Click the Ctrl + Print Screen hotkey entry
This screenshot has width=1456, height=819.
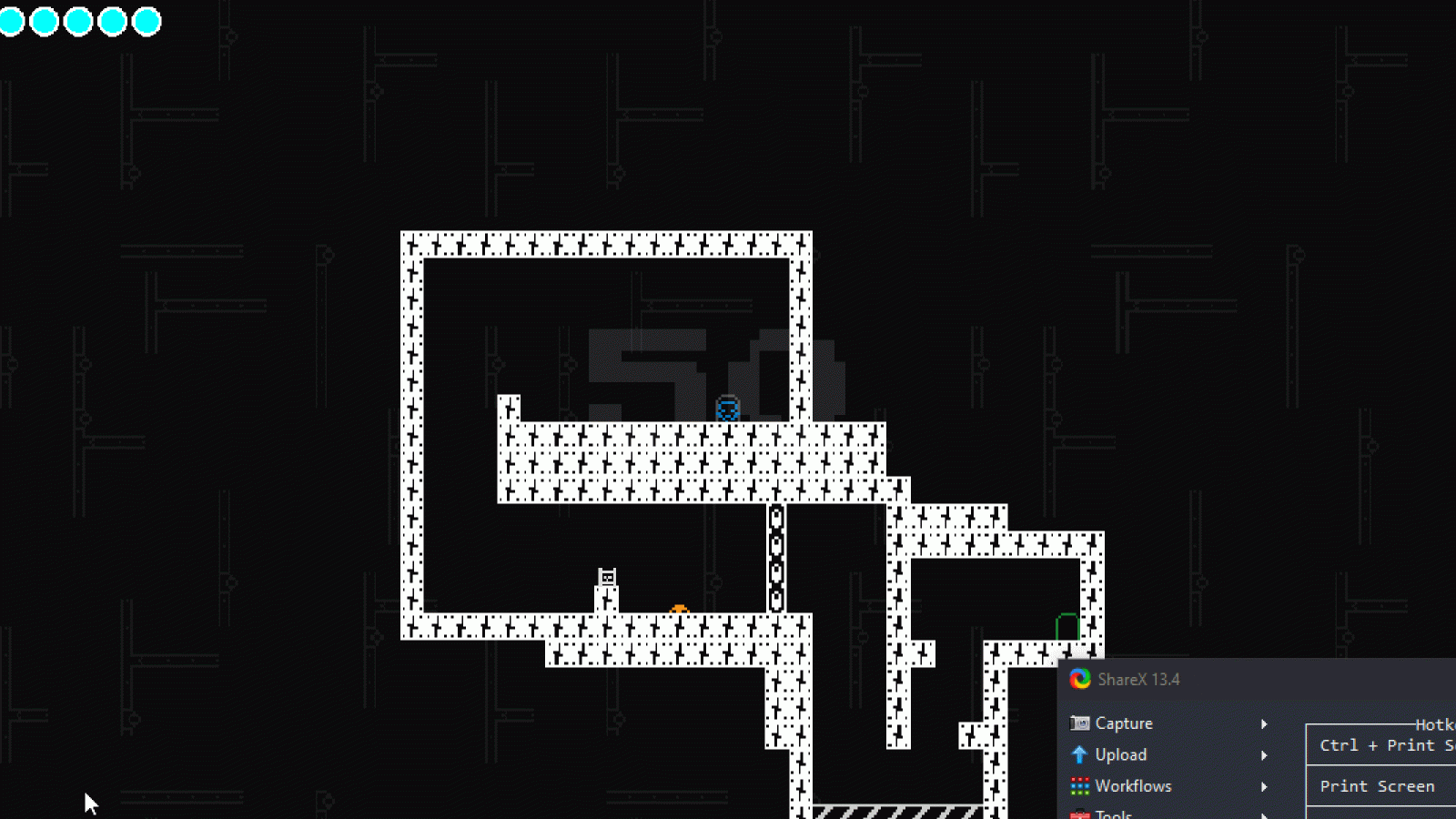click(1381, 745)
